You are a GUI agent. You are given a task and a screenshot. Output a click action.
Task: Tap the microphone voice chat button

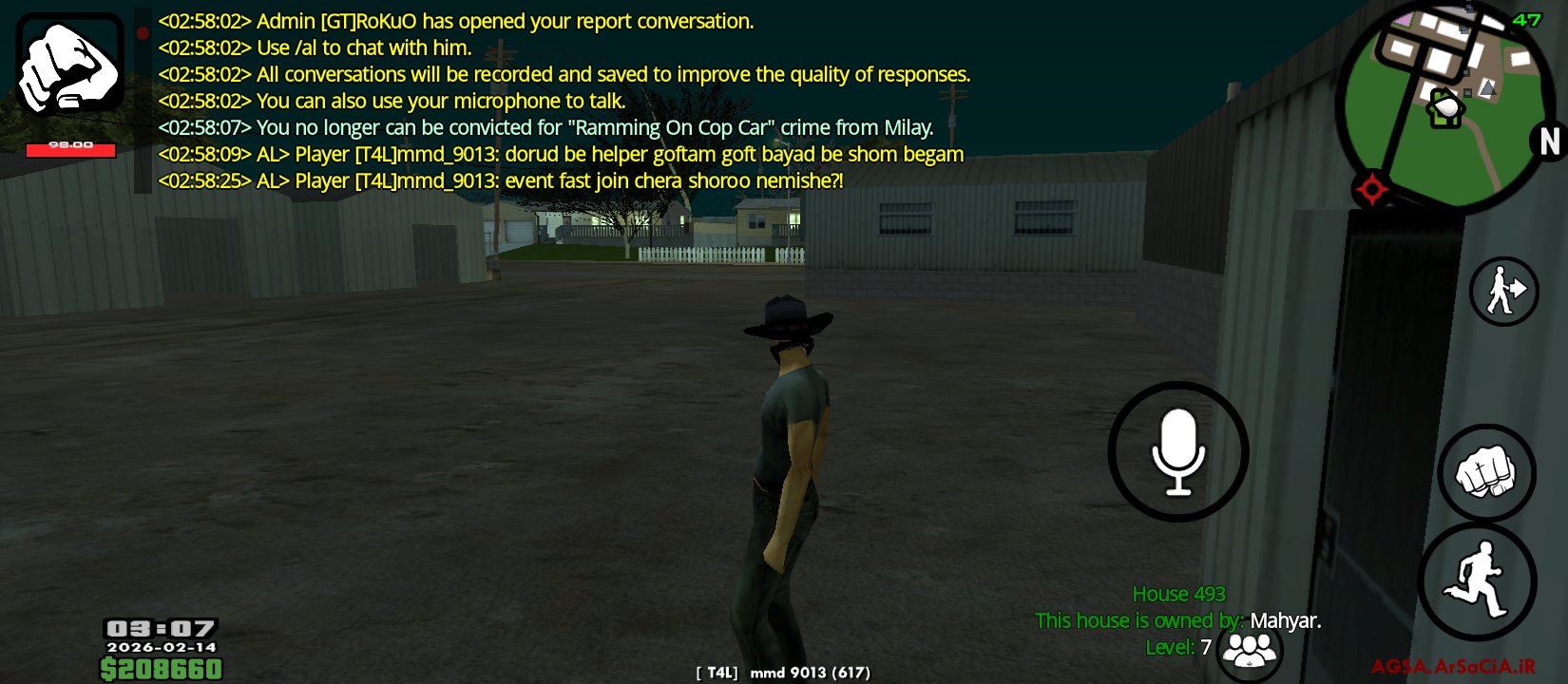tap(1177, 451)
